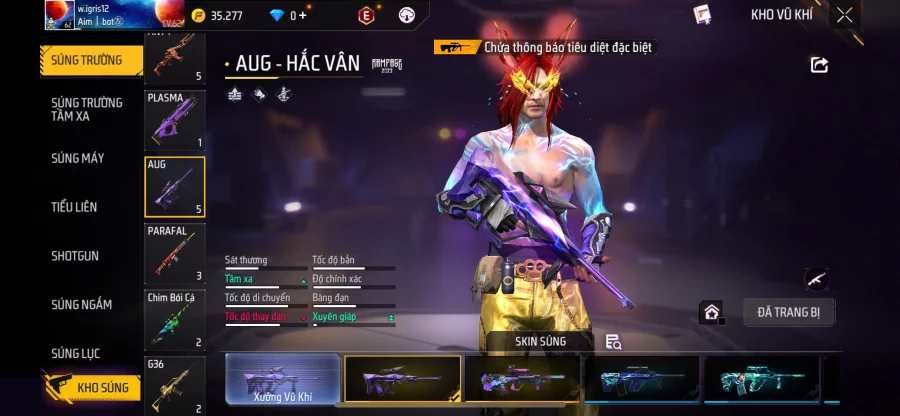Select the Tiểu Liên category

click(75, 207)
